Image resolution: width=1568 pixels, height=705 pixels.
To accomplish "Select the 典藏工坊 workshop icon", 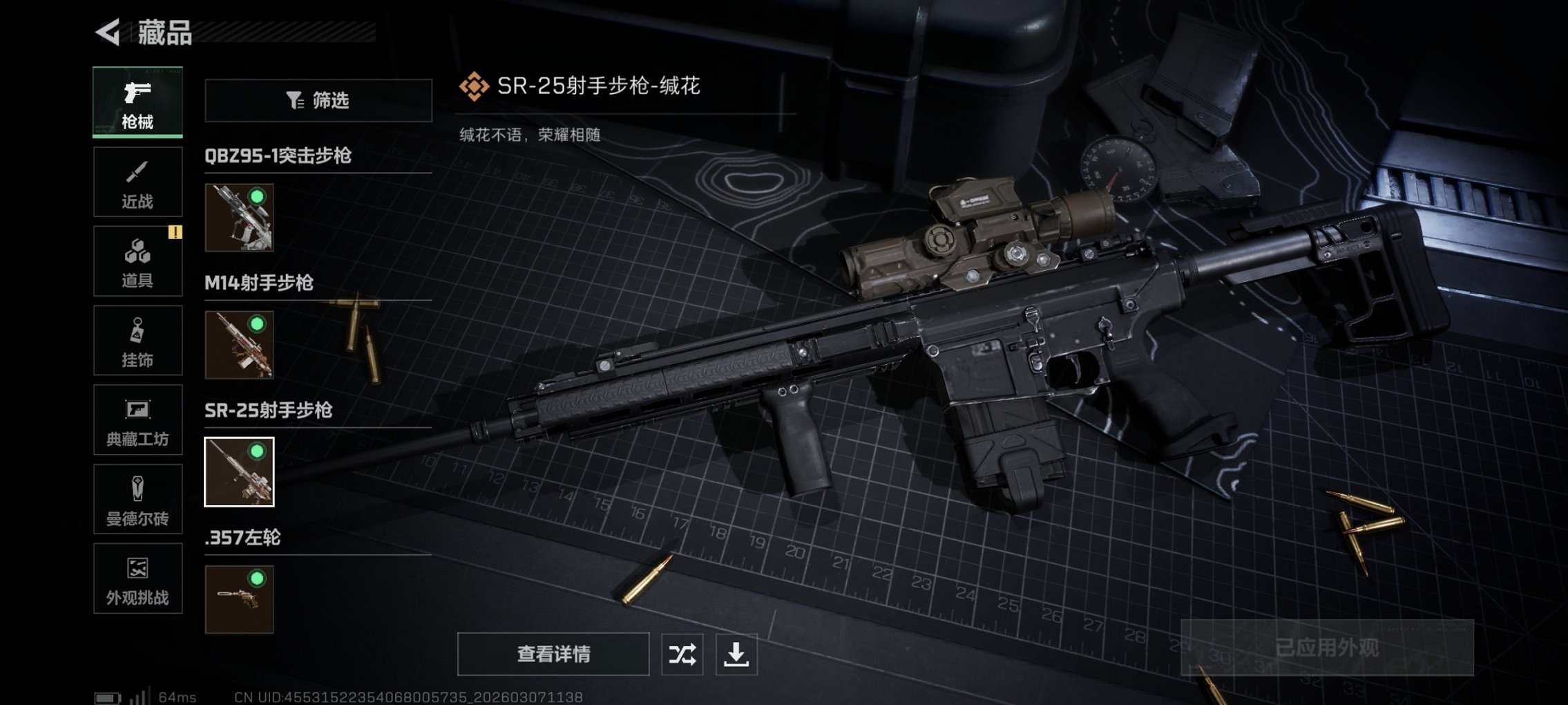I will [137, 420].
